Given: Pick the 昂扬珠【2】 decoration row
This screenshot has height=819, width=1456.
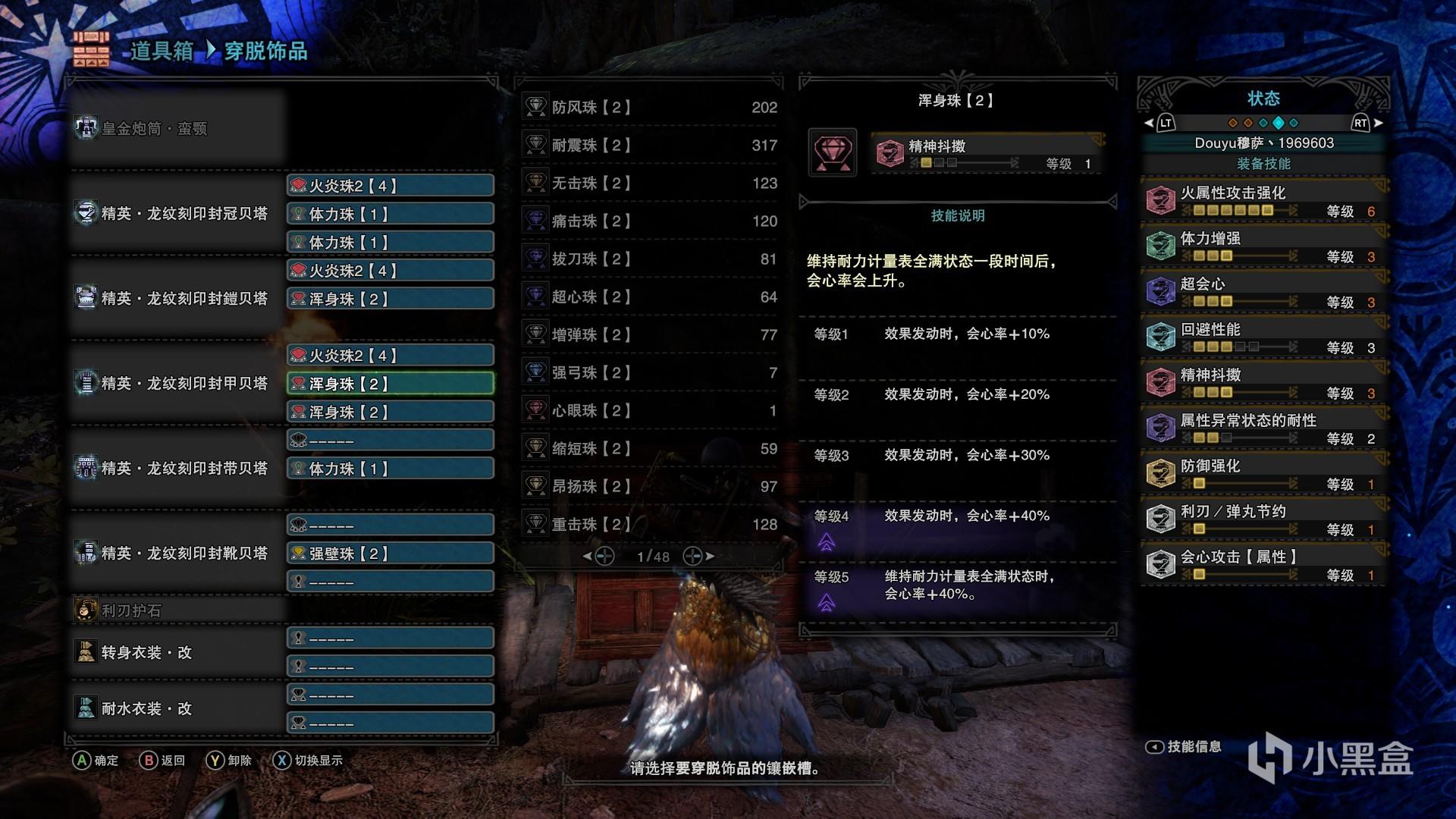Looking at the screenshot, I should 650,486.
